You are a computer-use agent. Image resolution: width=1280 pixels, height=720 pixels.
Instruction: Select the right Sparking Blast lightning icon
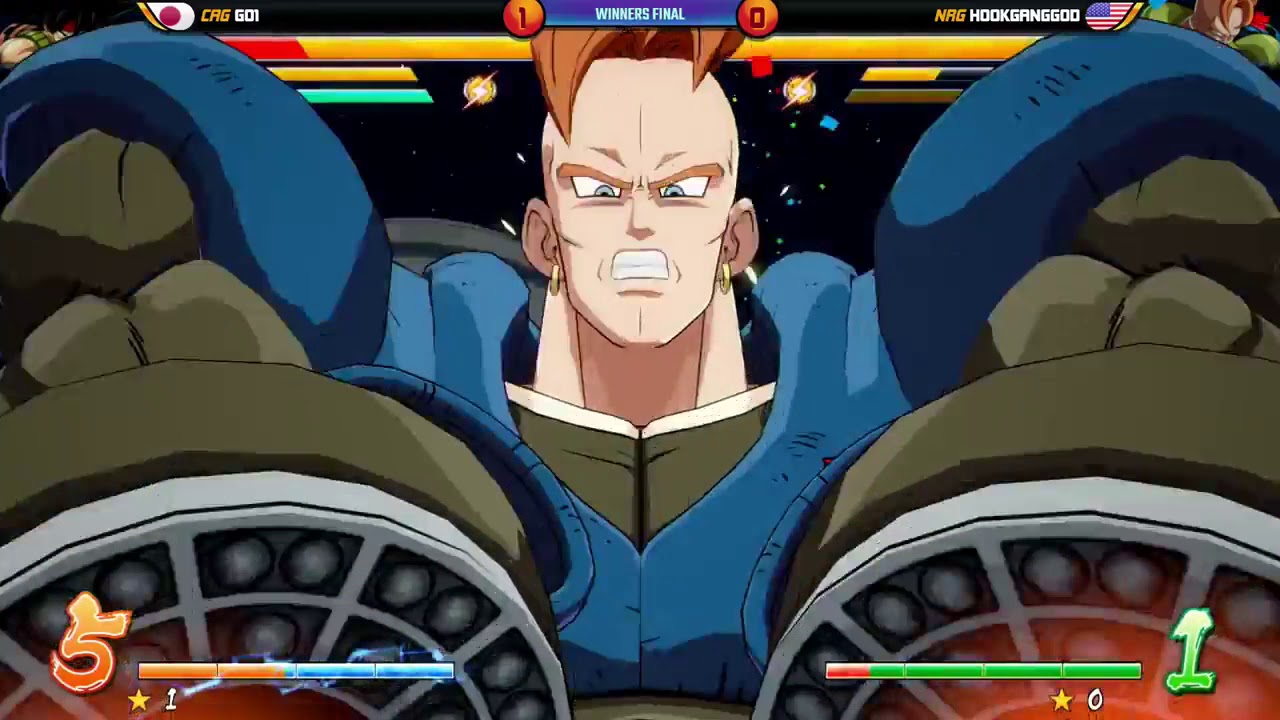(800, 89)
